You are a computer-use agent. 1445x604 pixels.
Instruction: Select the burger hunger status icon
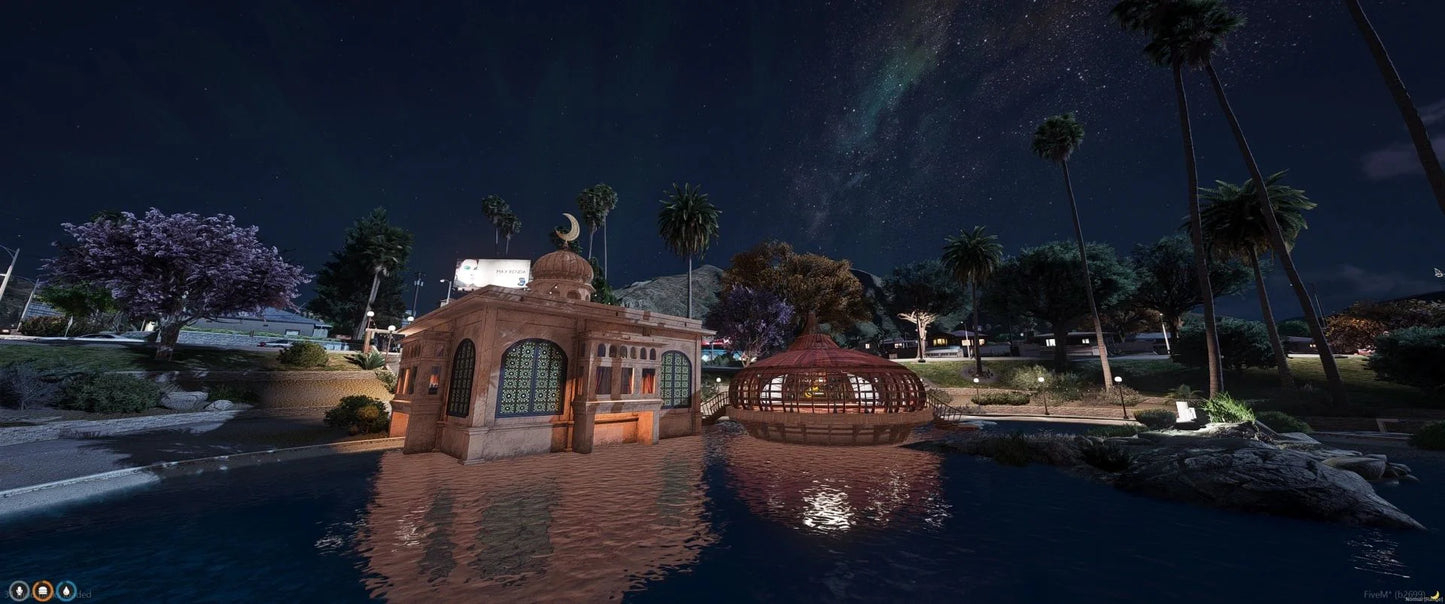click(x=43, y=591)
